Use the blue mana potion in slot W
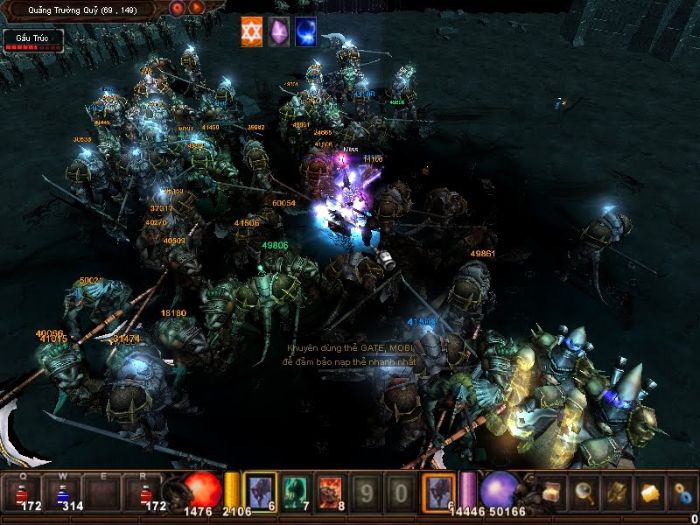The width and height of the screenshot is (700, 525). point(62,490)
